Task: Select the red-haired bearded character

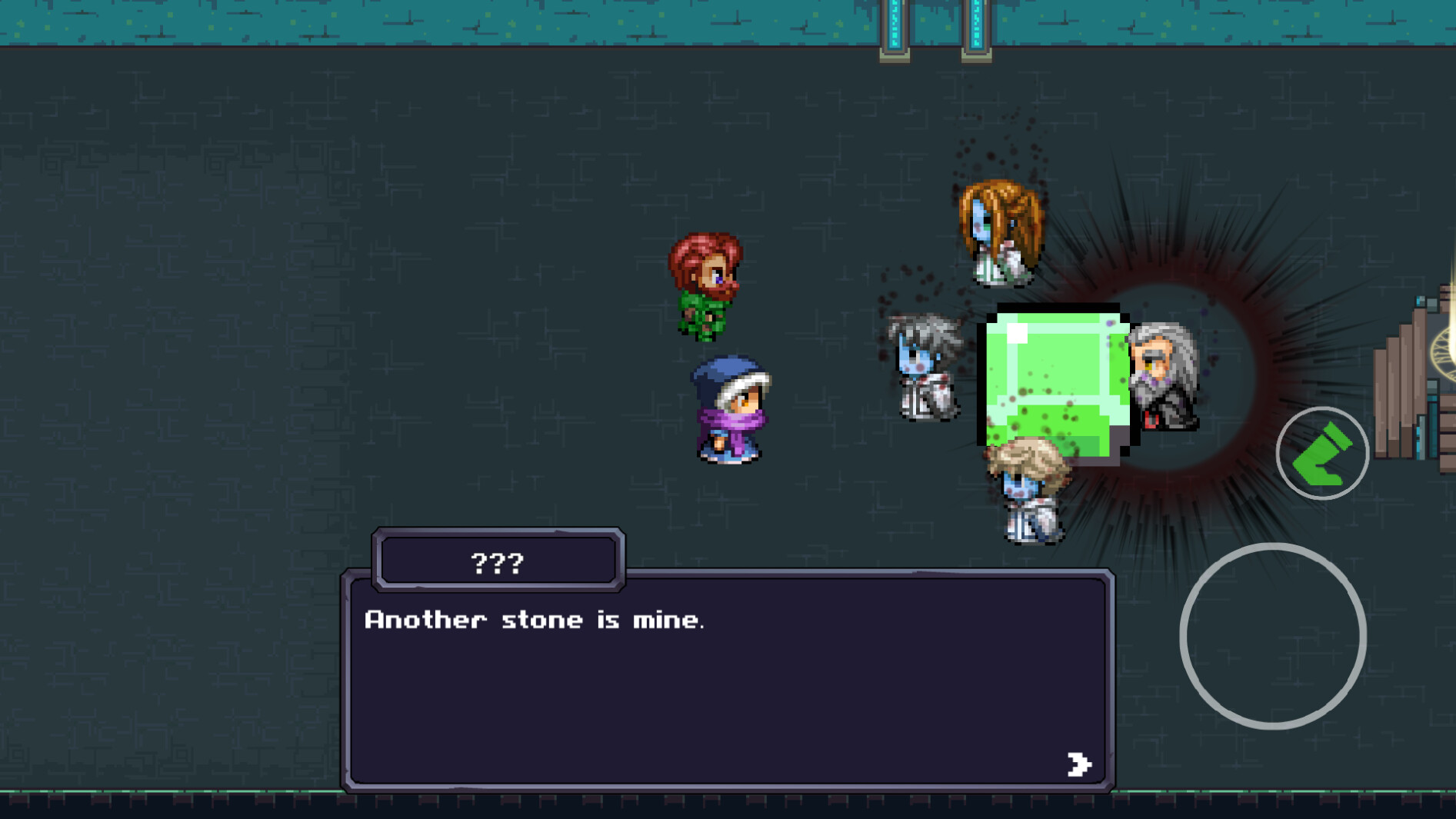Action: tap(708, 281)
